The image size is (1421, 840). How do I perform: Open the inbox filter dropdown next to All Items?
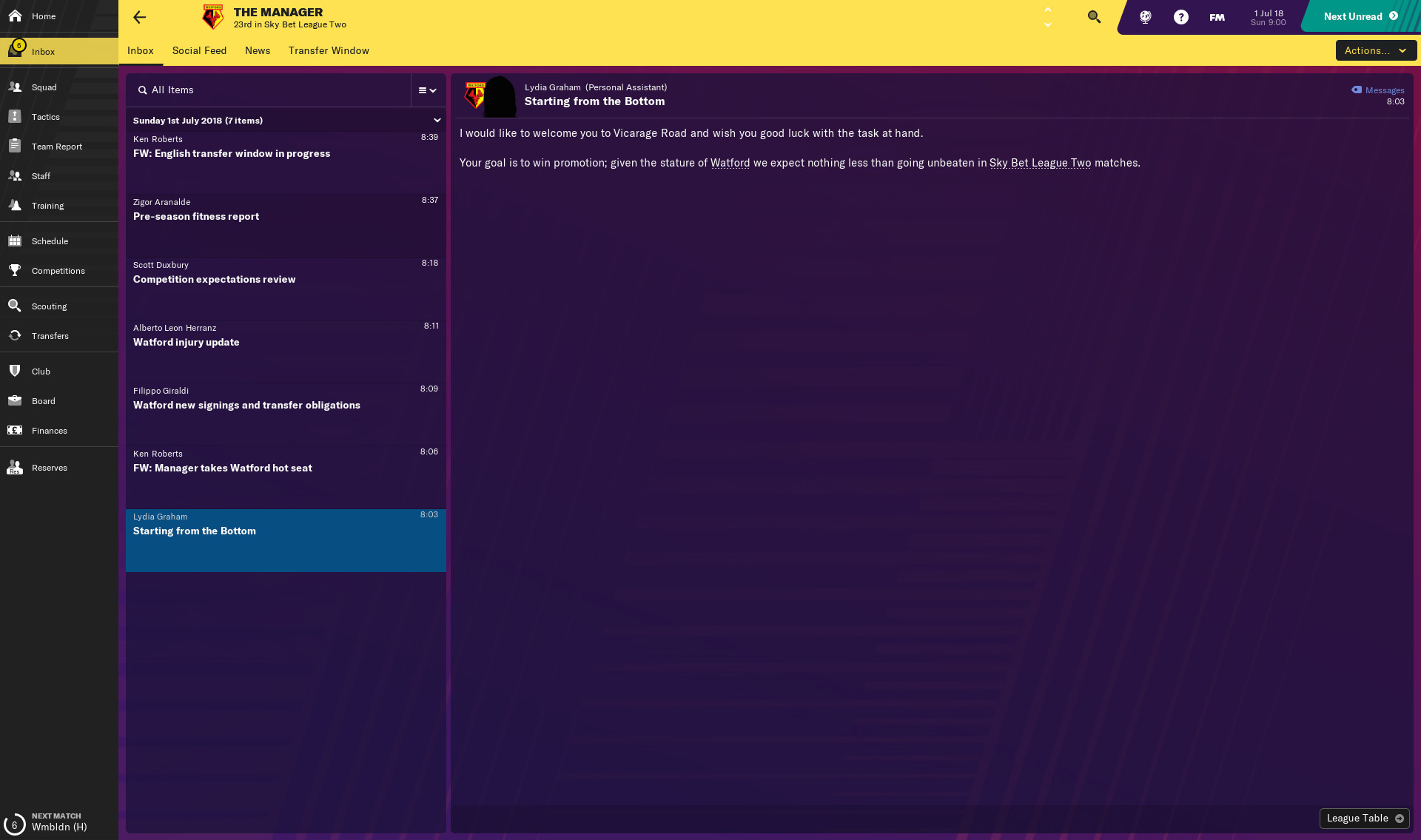click(x=427, y=90)
